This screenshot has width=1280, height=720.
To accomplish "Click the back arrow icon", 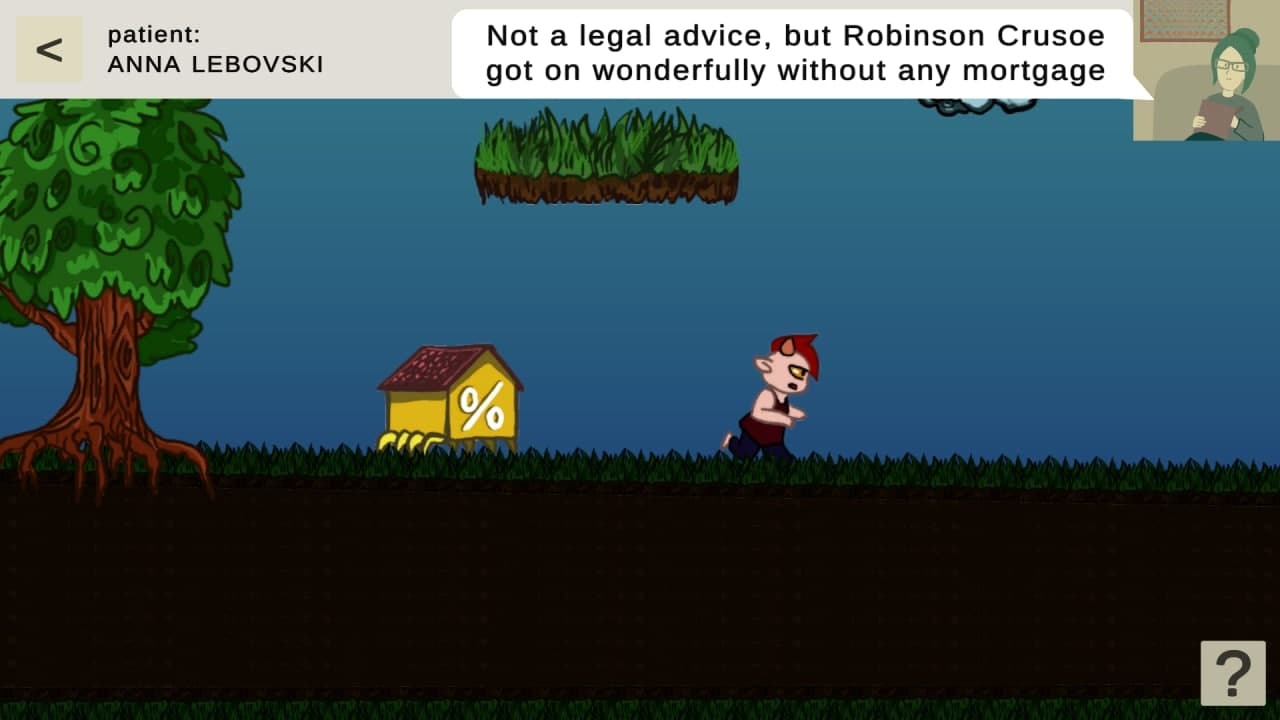I will (47, 48).
